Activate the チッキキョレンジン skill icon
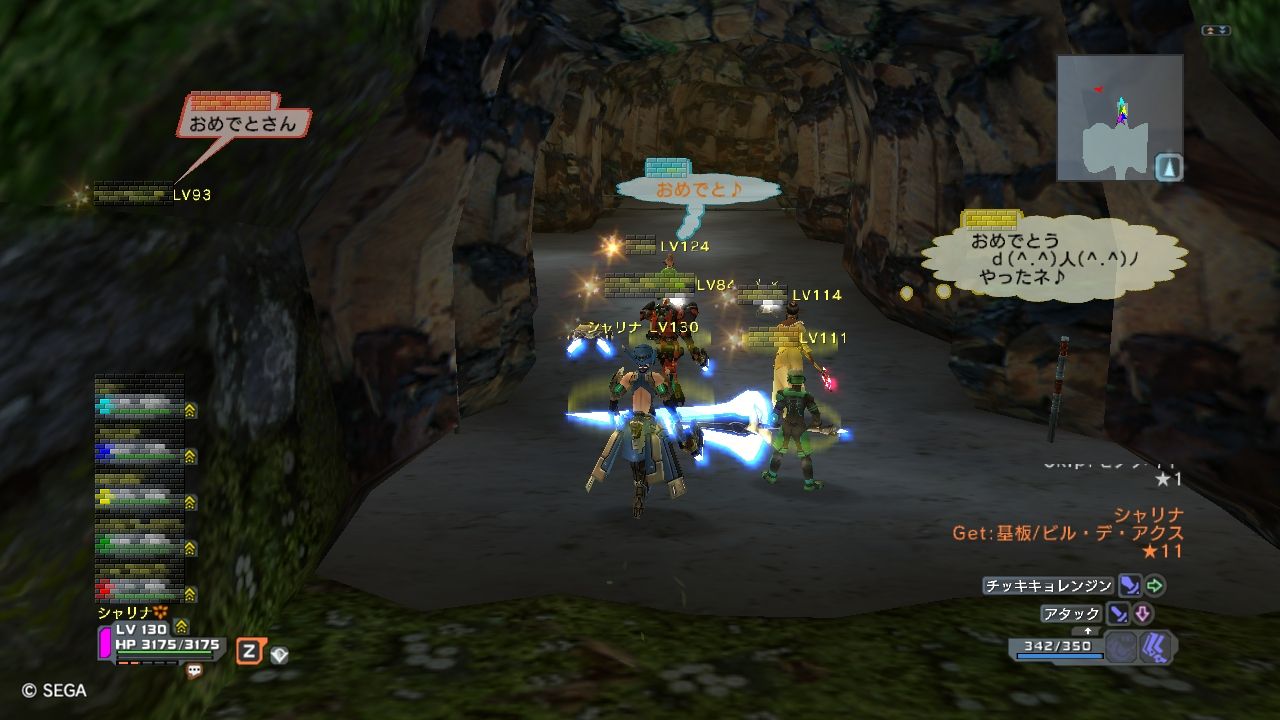This screenshot has height=720, width=1280. point(1129,586)
